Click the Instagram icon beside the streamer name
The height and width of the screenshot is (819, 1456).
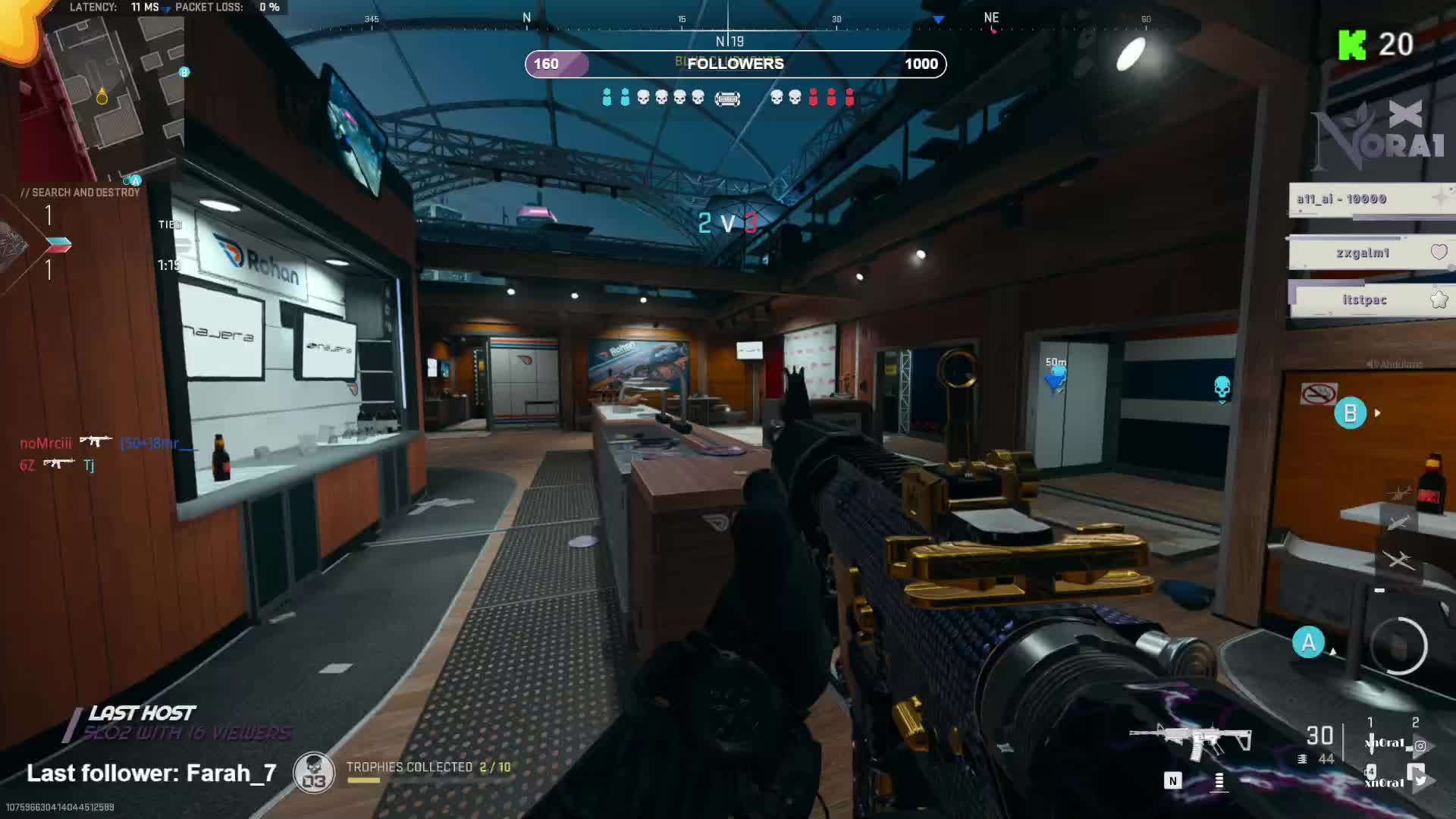click(x=1420, y=745)
